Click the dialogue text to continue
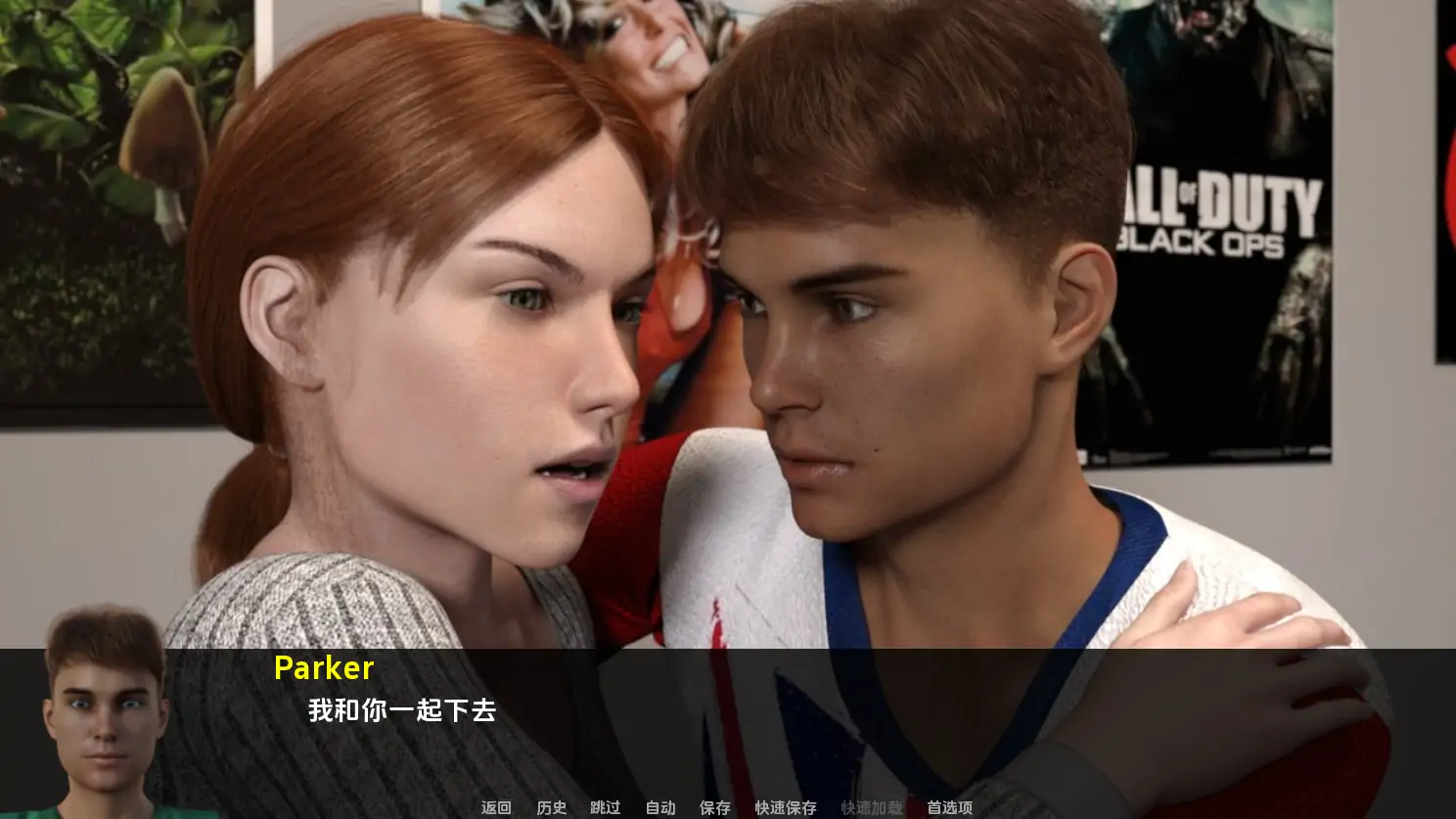Screen dimensions: 1456x819 coord(402,710)
